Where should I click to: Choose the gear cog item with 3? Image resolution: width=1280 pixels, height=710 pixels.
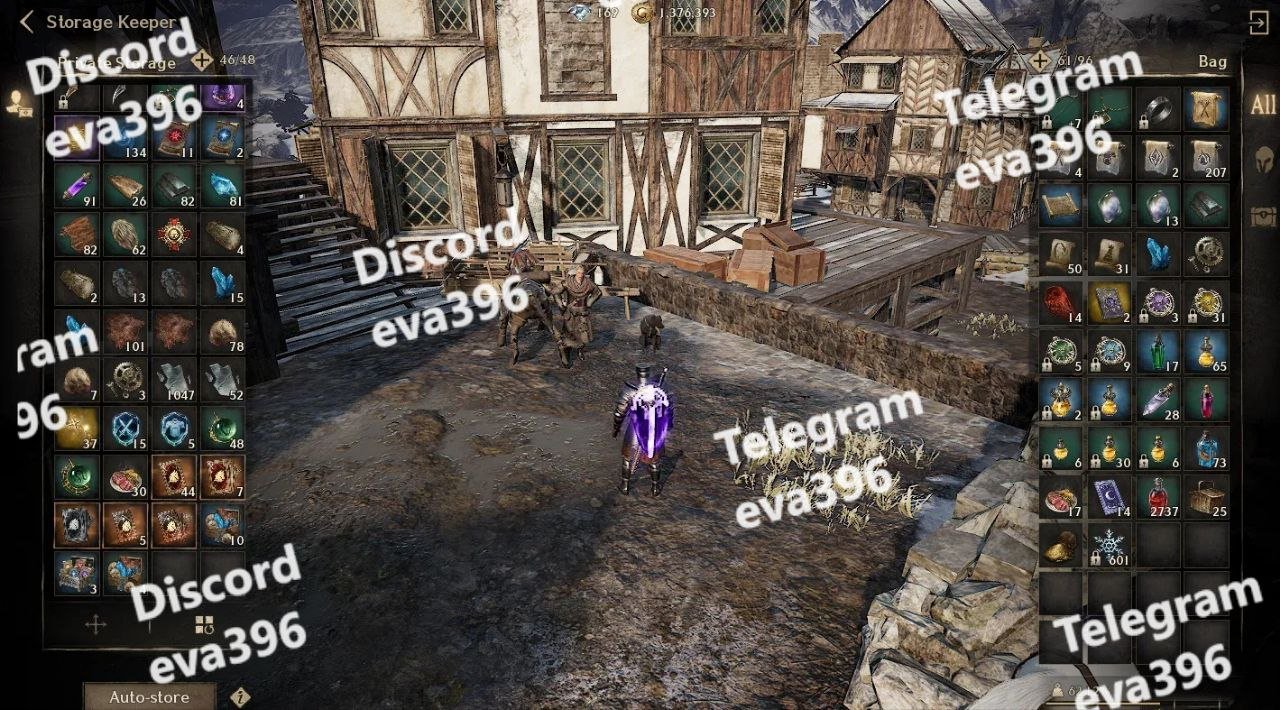coord(125,380)
